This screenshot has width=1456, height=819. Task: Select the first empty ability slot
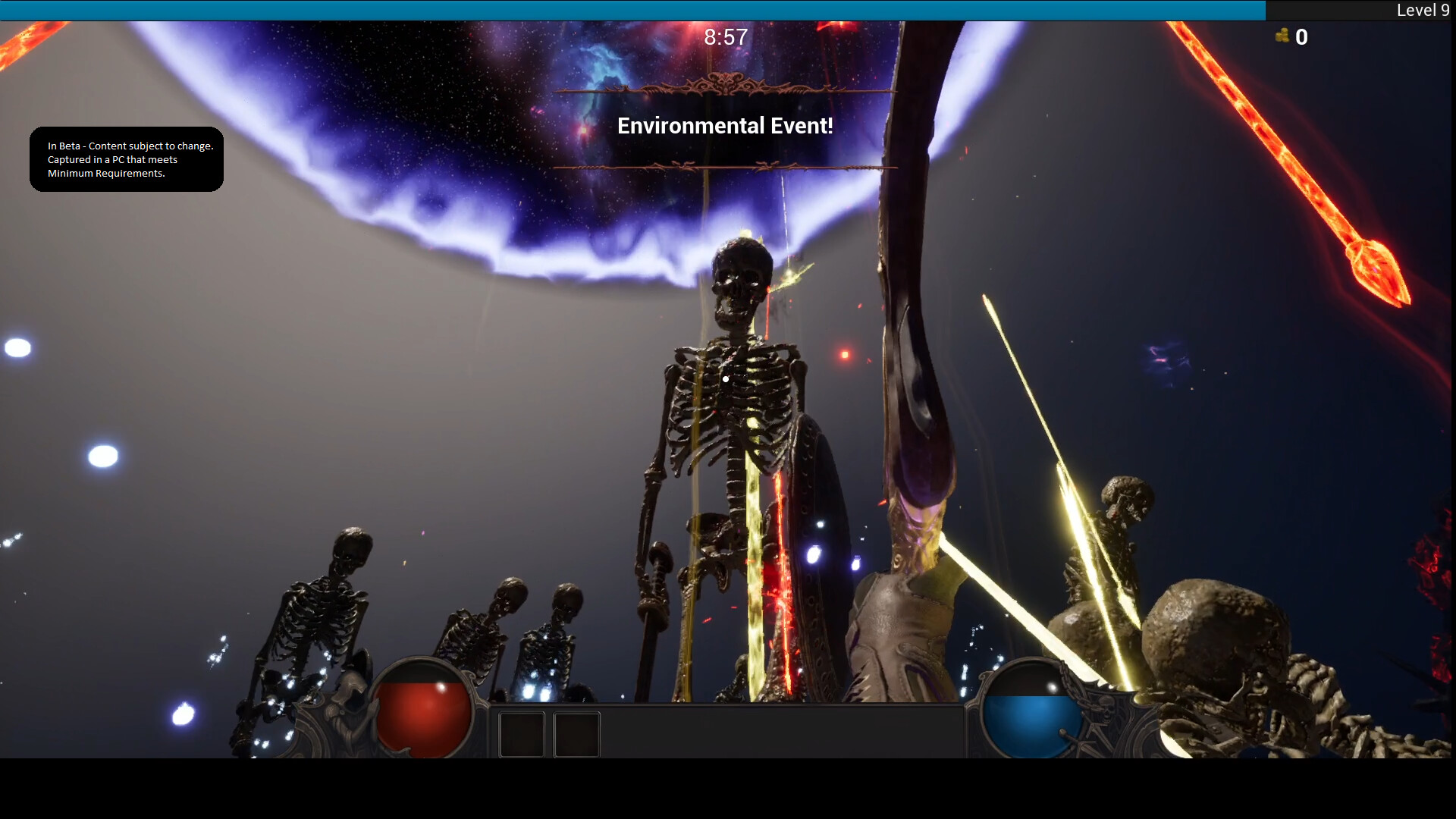pos(522,733)
